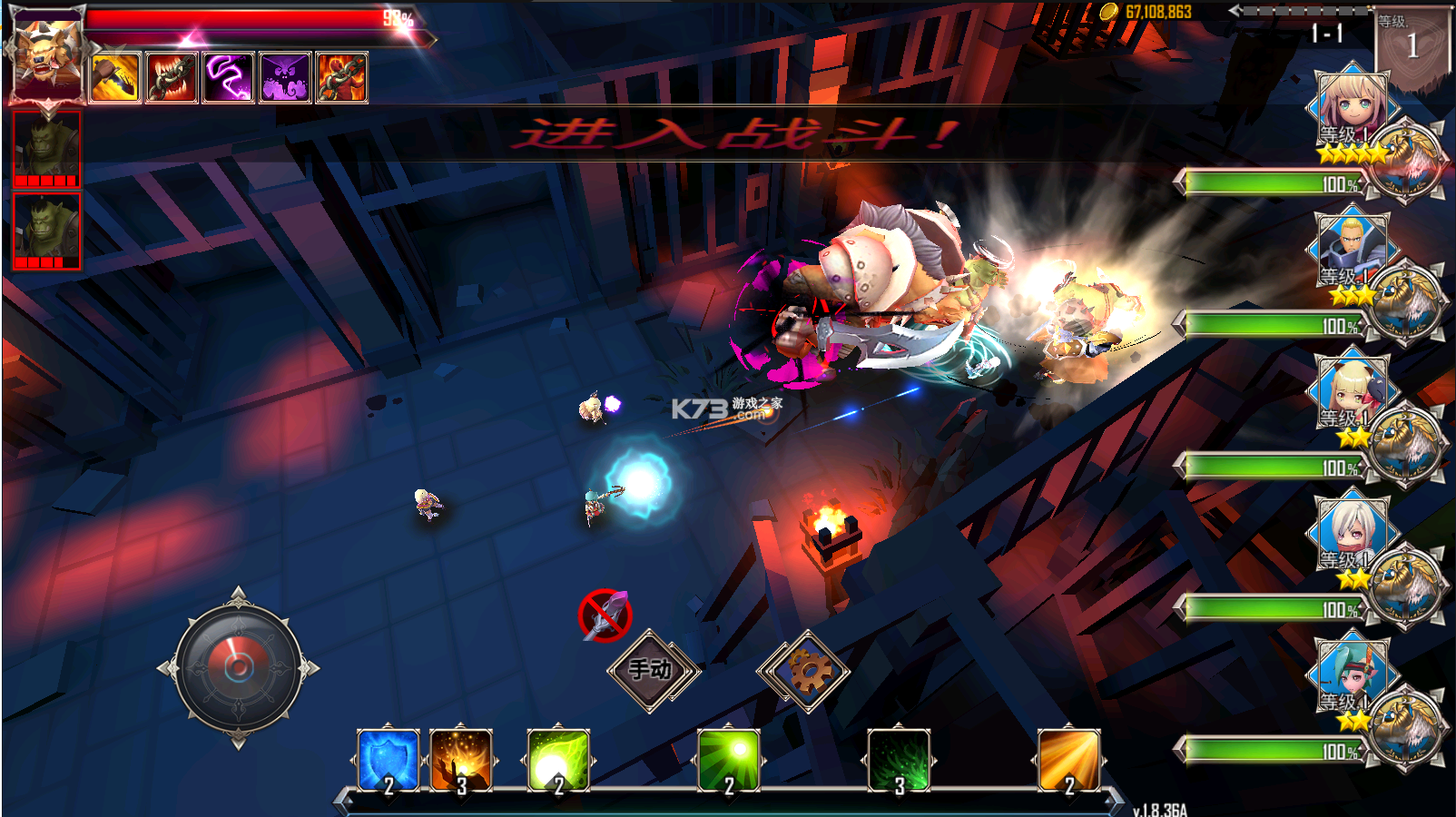
Task: Tap the crossed-out staff icon
Action: [x=605, y=615]
